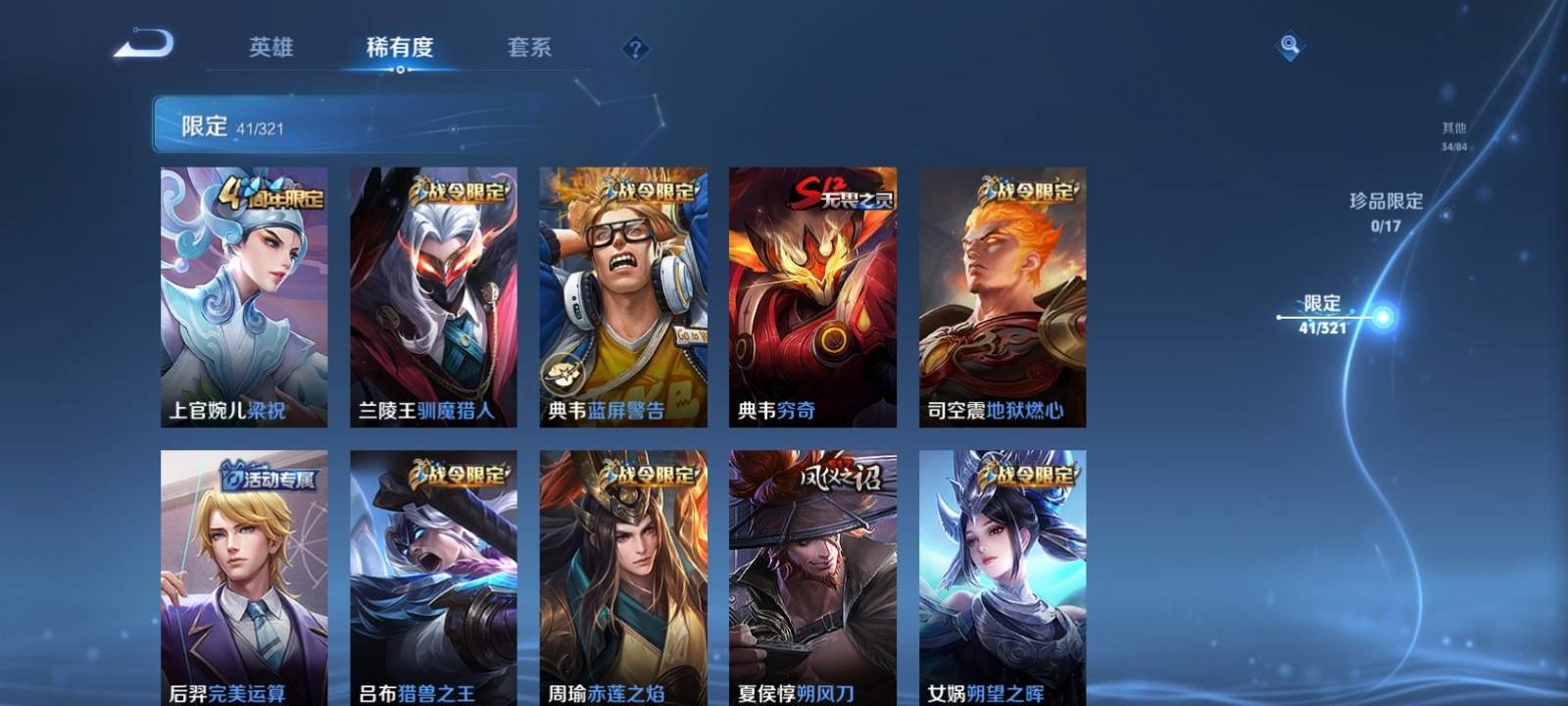Click the question mark help icon
The height and width of the screenshot is (706, 1568).
pyautogui.click(x=635, y=48)
